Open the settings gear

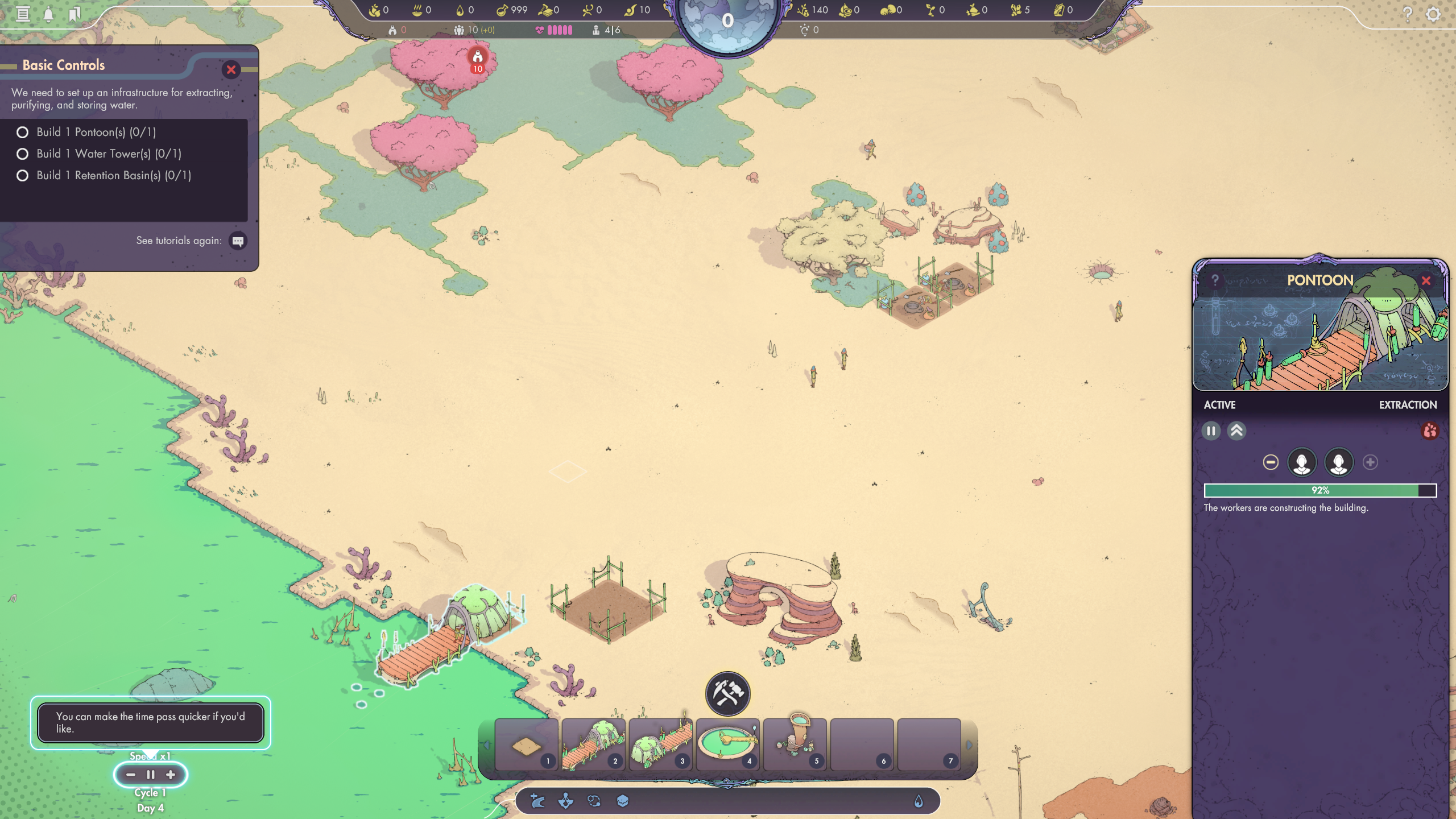[x=1433, y=14]
